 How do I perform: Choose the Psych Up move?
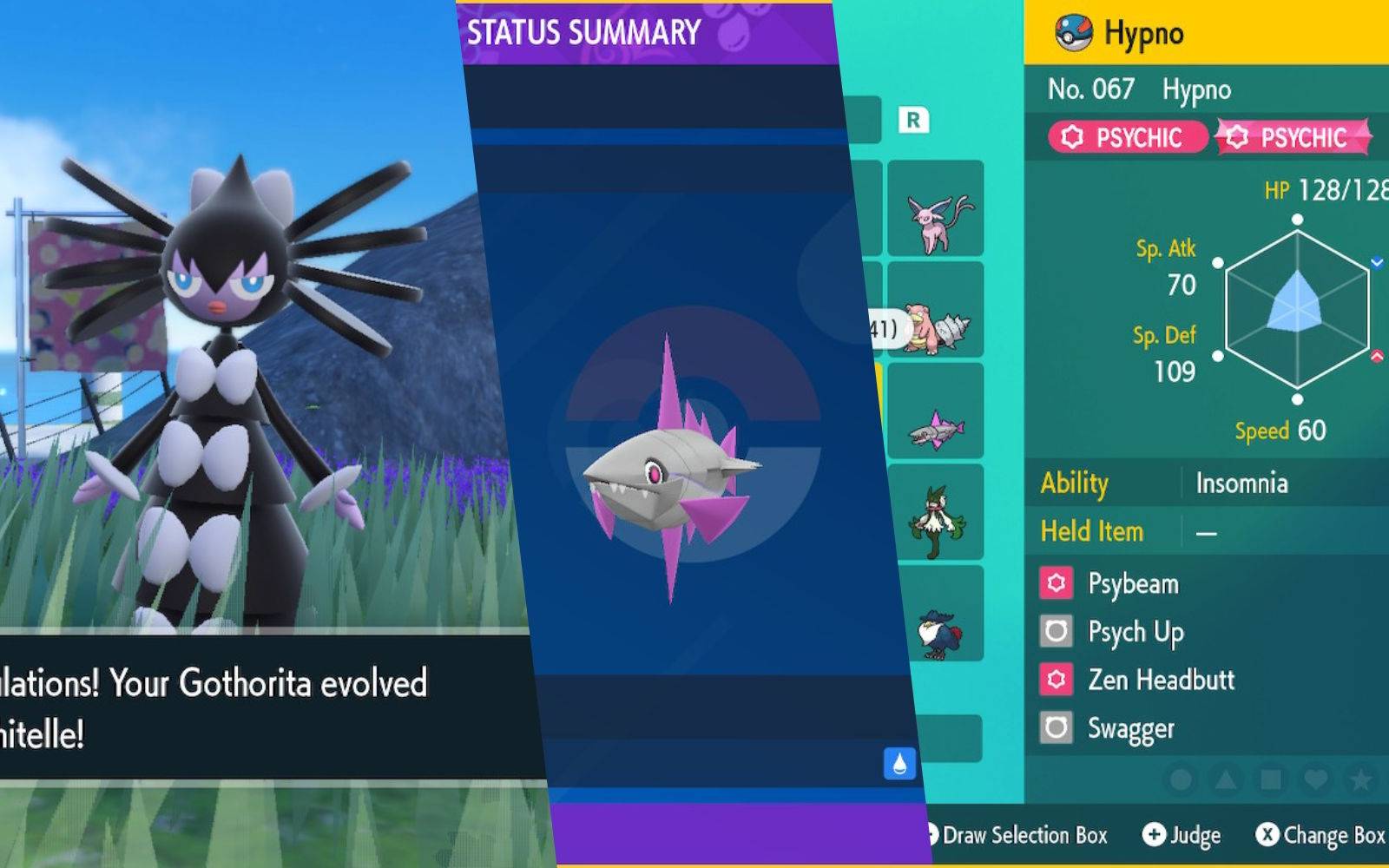click(x=1136, y=632)
